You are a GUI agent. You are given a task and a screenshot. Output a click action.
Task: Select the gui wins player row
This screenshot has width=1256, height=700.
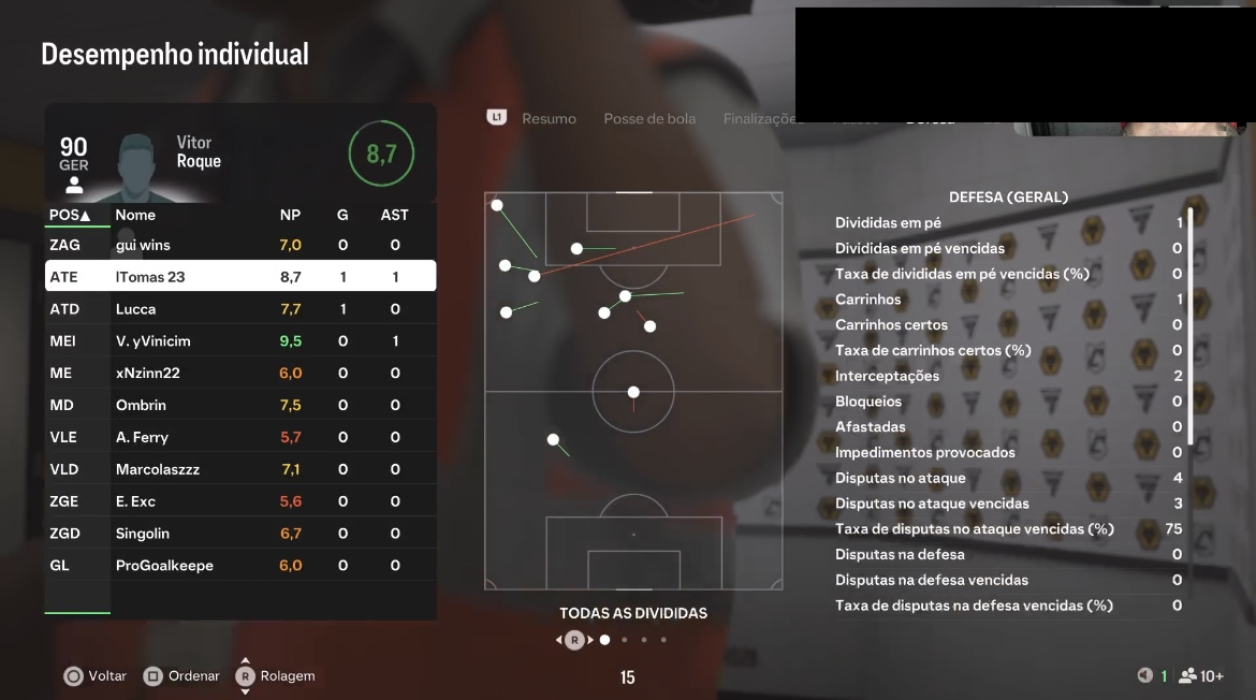[240, 245]
